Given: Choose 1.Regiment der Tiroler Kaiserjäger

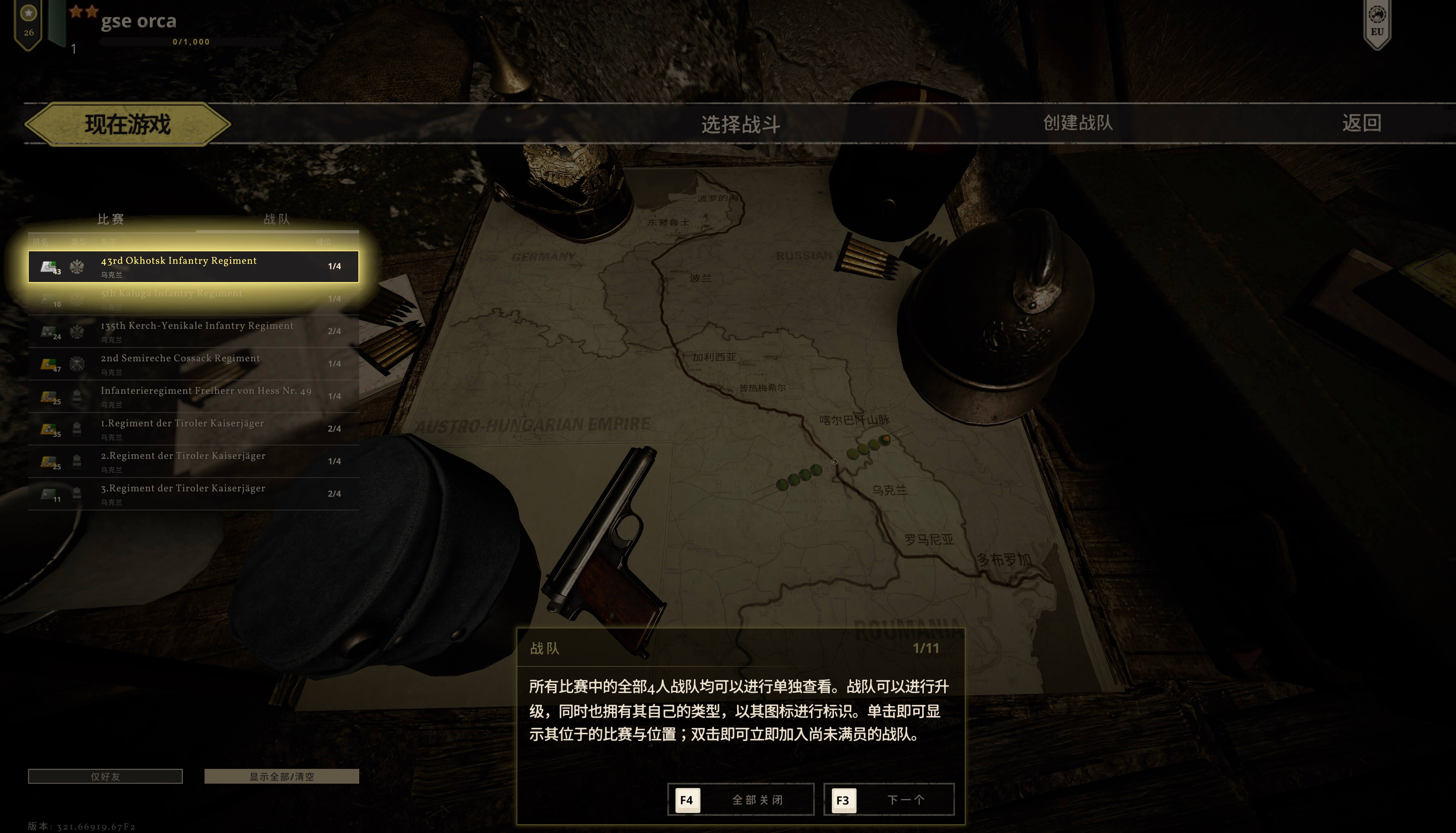Looking at the screenshot, I should click(193, 429).
